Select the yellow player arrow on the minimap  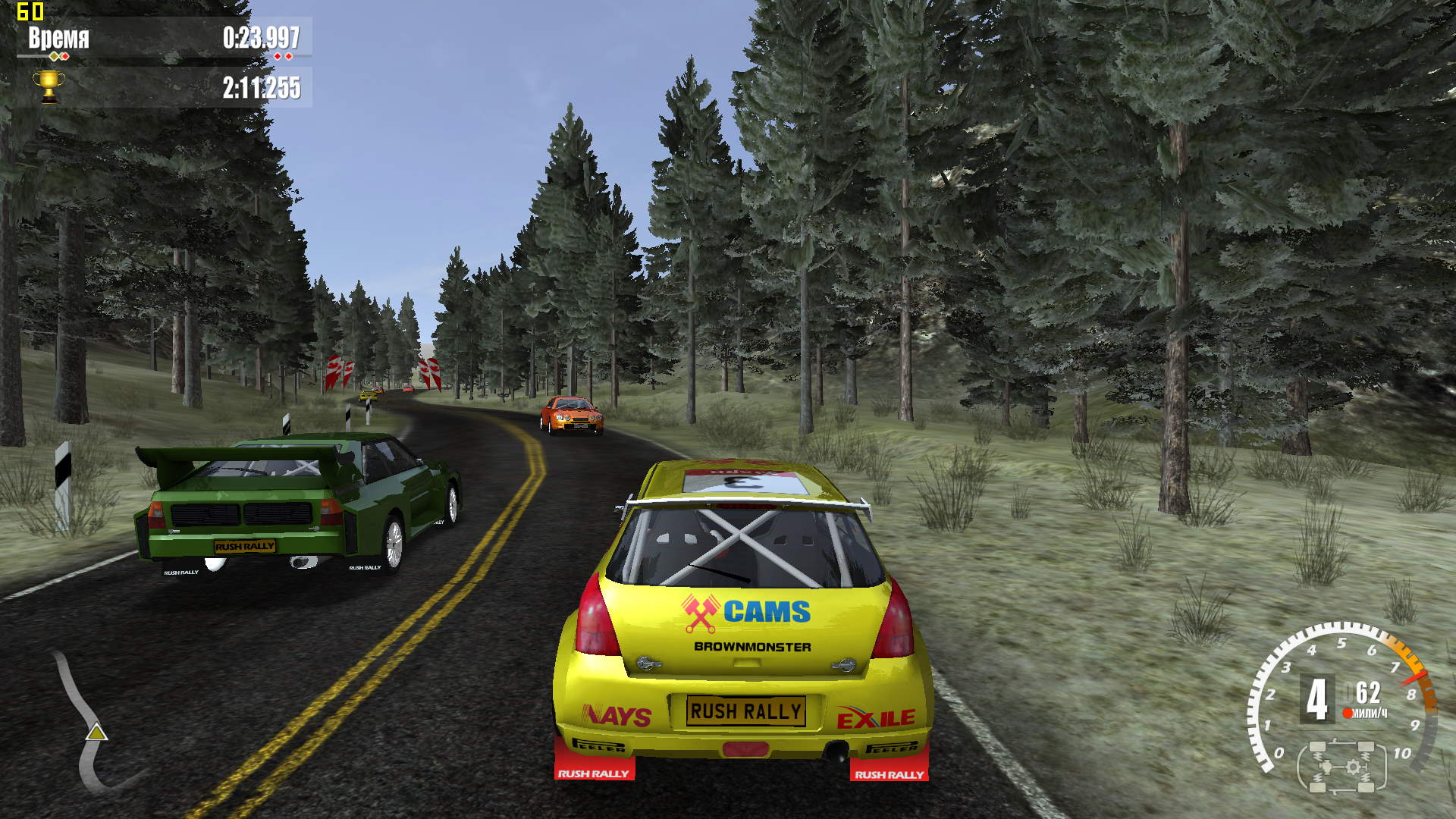pyautogui.click(x=96, y=732)
